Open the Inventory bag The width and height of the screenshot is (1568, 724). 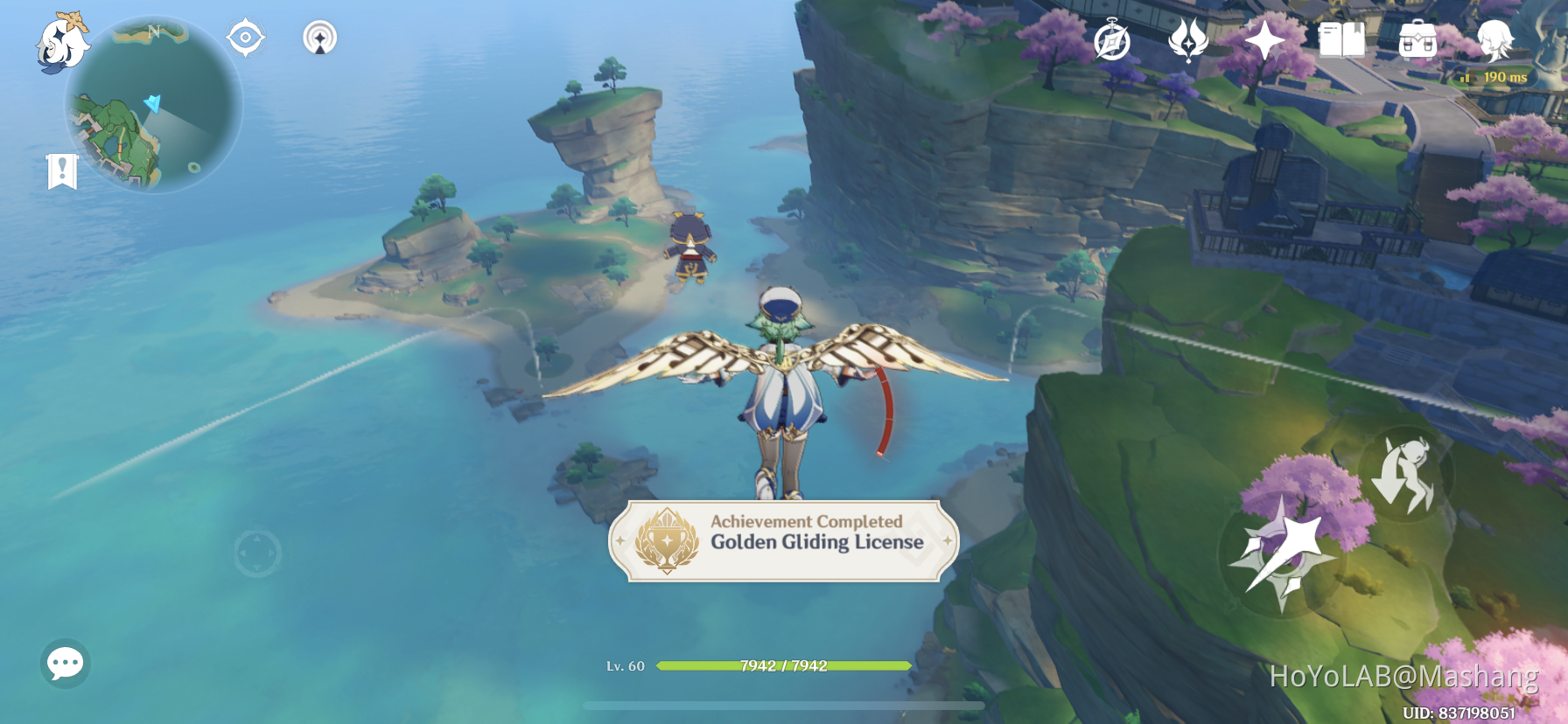tap(1419, 38)
